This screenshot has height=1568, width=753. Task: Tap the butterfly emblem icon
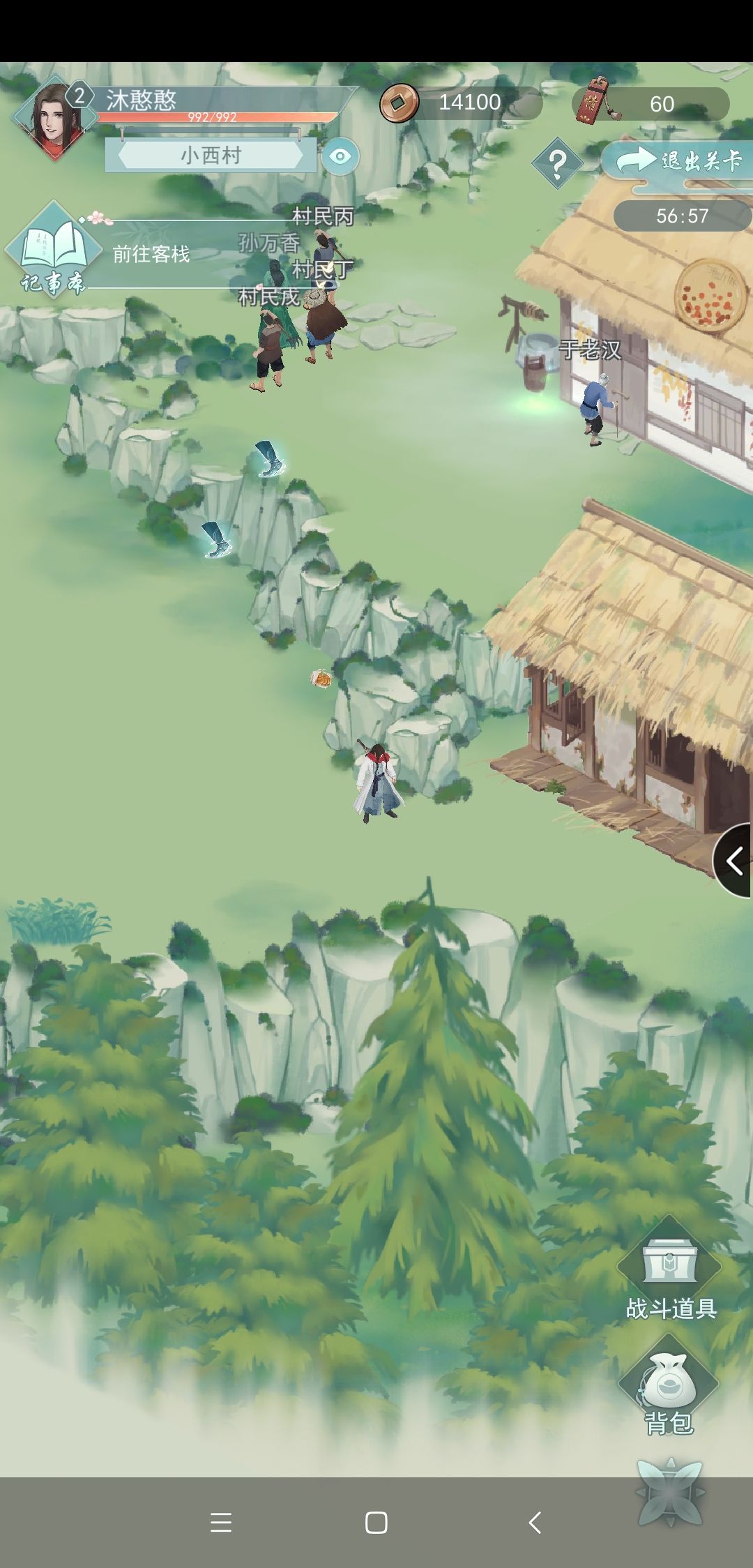click(x=670, y=1491)
